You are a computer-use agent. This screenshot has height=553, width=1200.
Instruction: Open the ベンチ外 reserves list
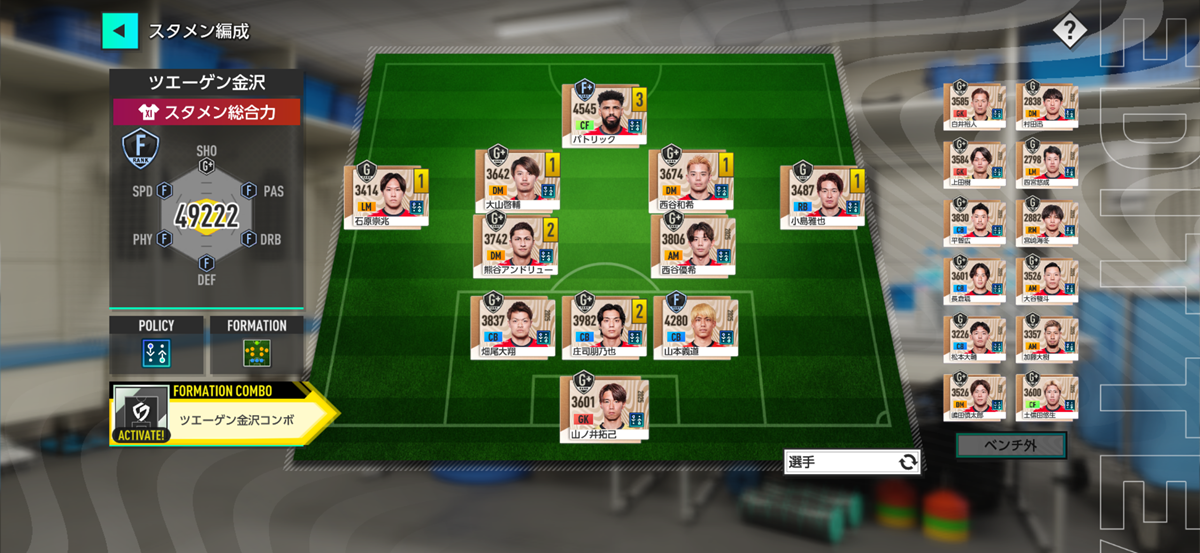click(1010, 444)
